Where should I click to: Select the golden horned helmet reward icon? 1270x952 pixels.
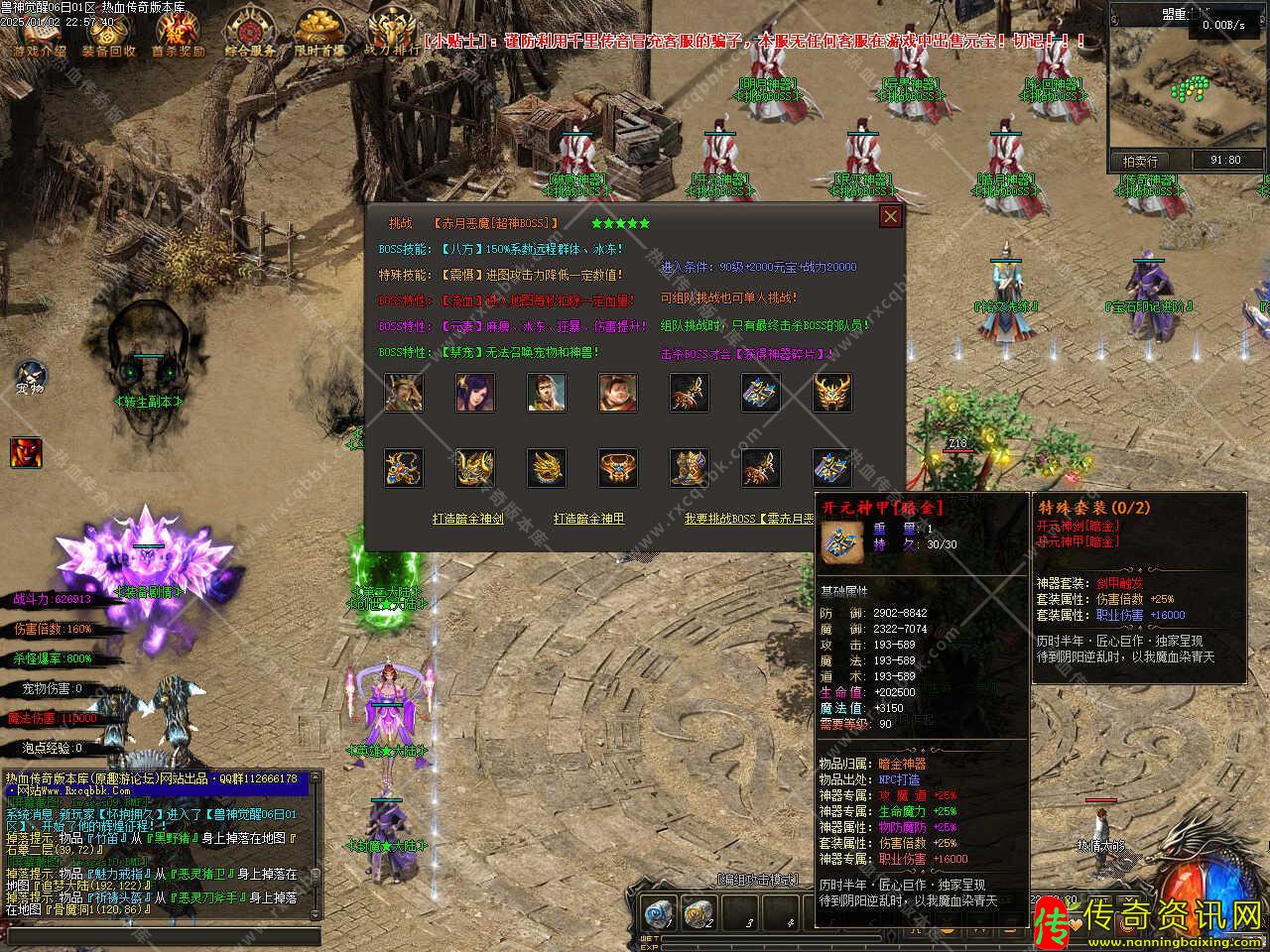click(x=831, y=393)
